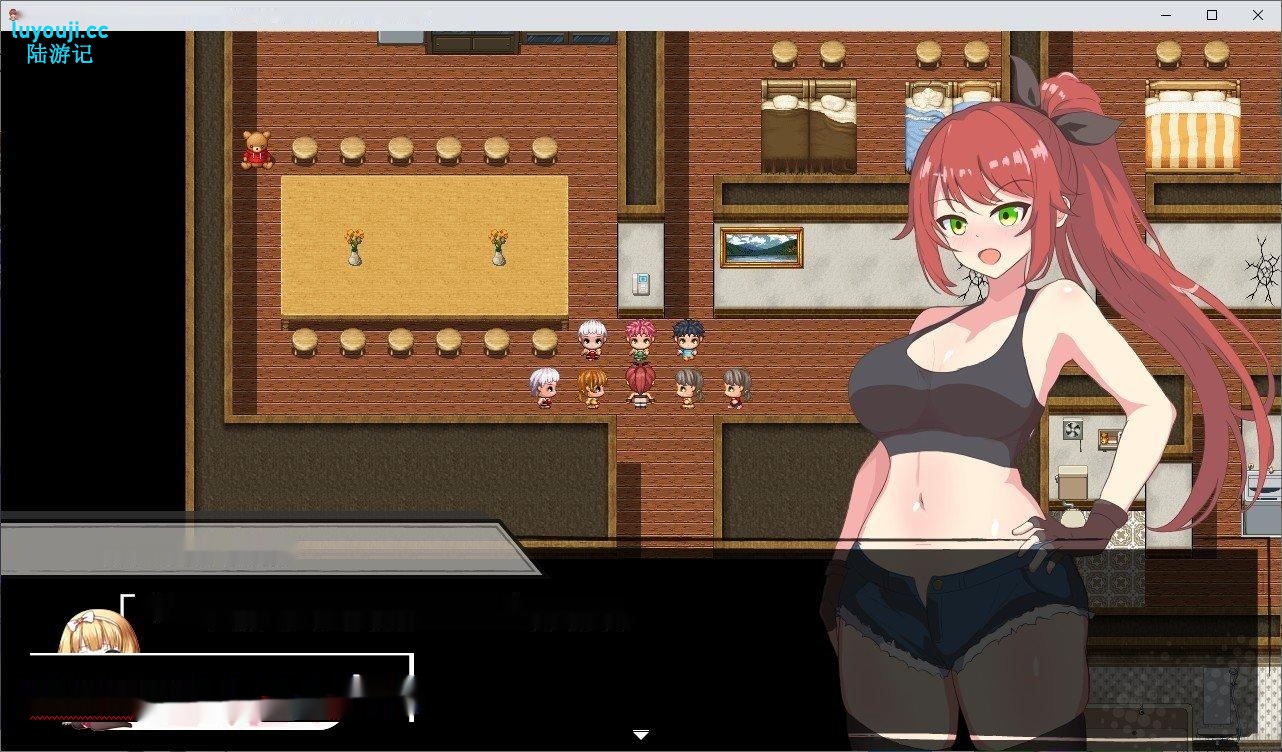
Task: Click the white-haired boy sprite
Action: click(592, 340)
